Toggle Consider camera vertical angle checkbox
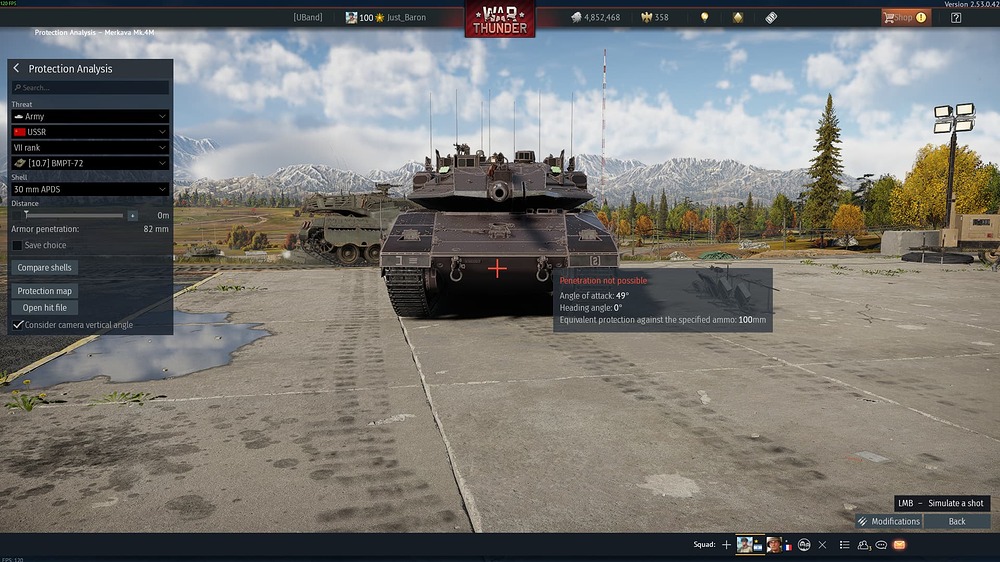 click(17, 325)
